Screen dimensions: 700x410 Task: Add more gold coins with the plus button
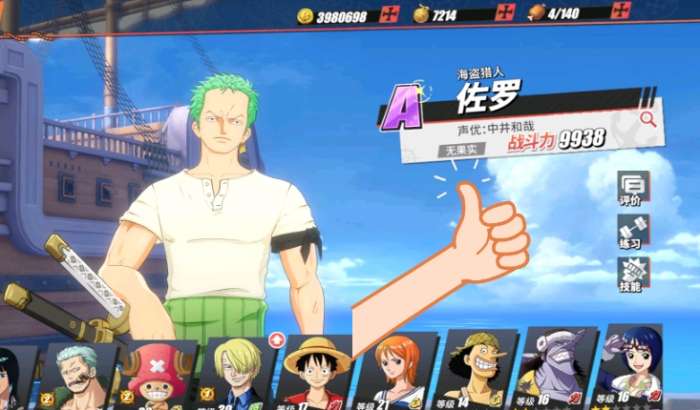pyautogui.click(x=390, y=14)
